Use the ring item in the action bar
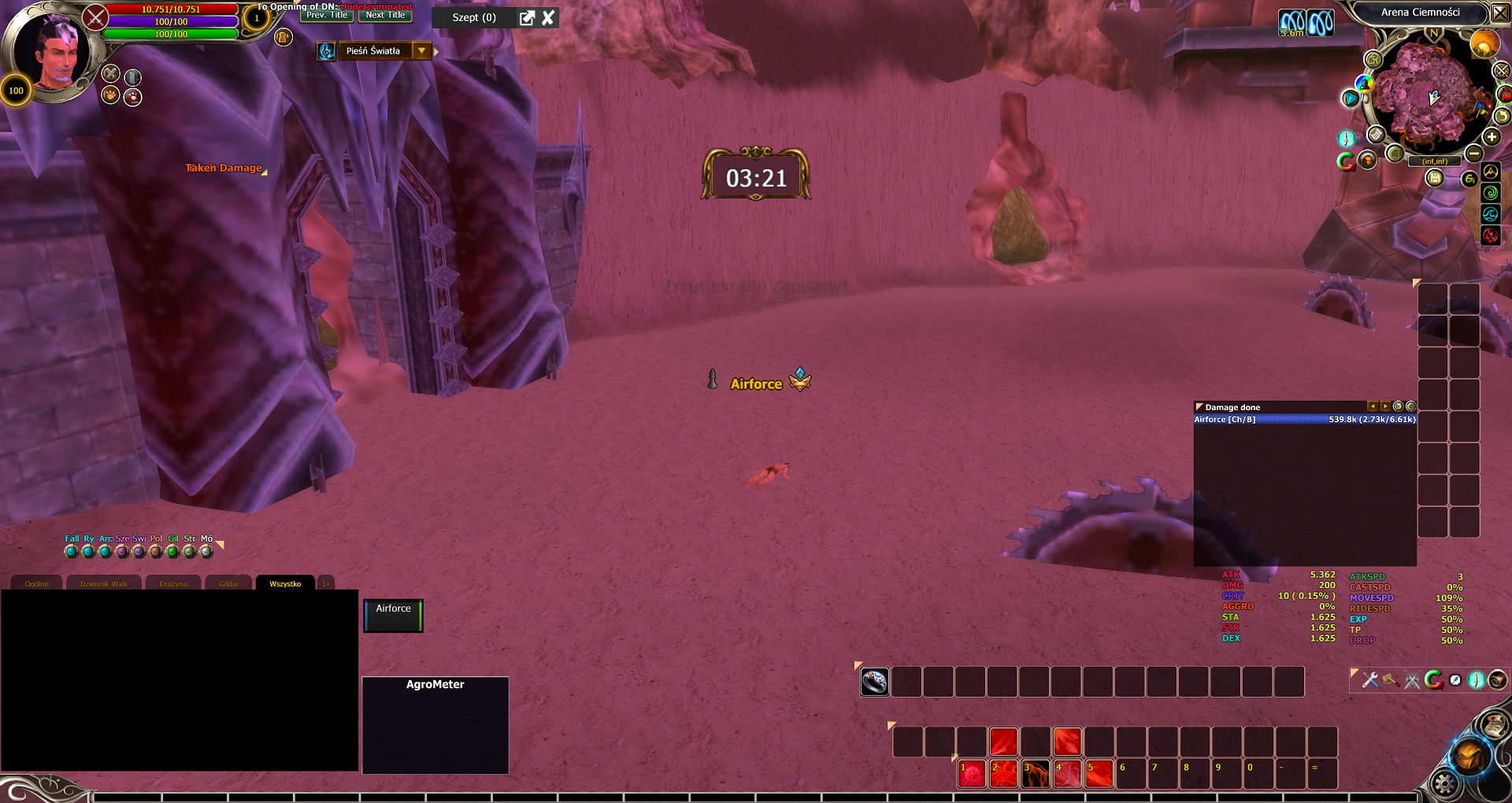This screenshot has height=803, width=1512. tap(875, 682)
